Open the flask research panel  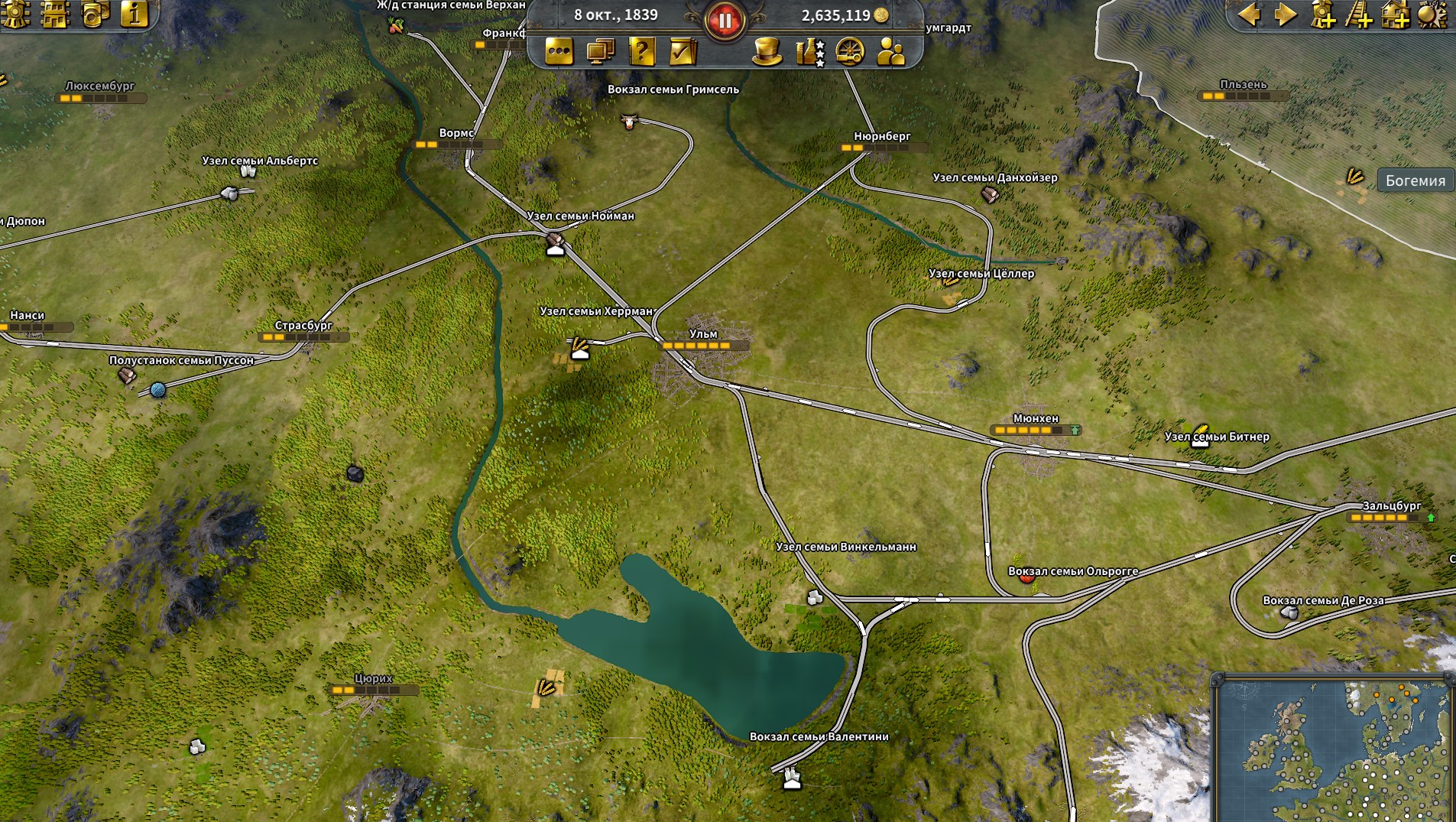[x=809, y=51]
